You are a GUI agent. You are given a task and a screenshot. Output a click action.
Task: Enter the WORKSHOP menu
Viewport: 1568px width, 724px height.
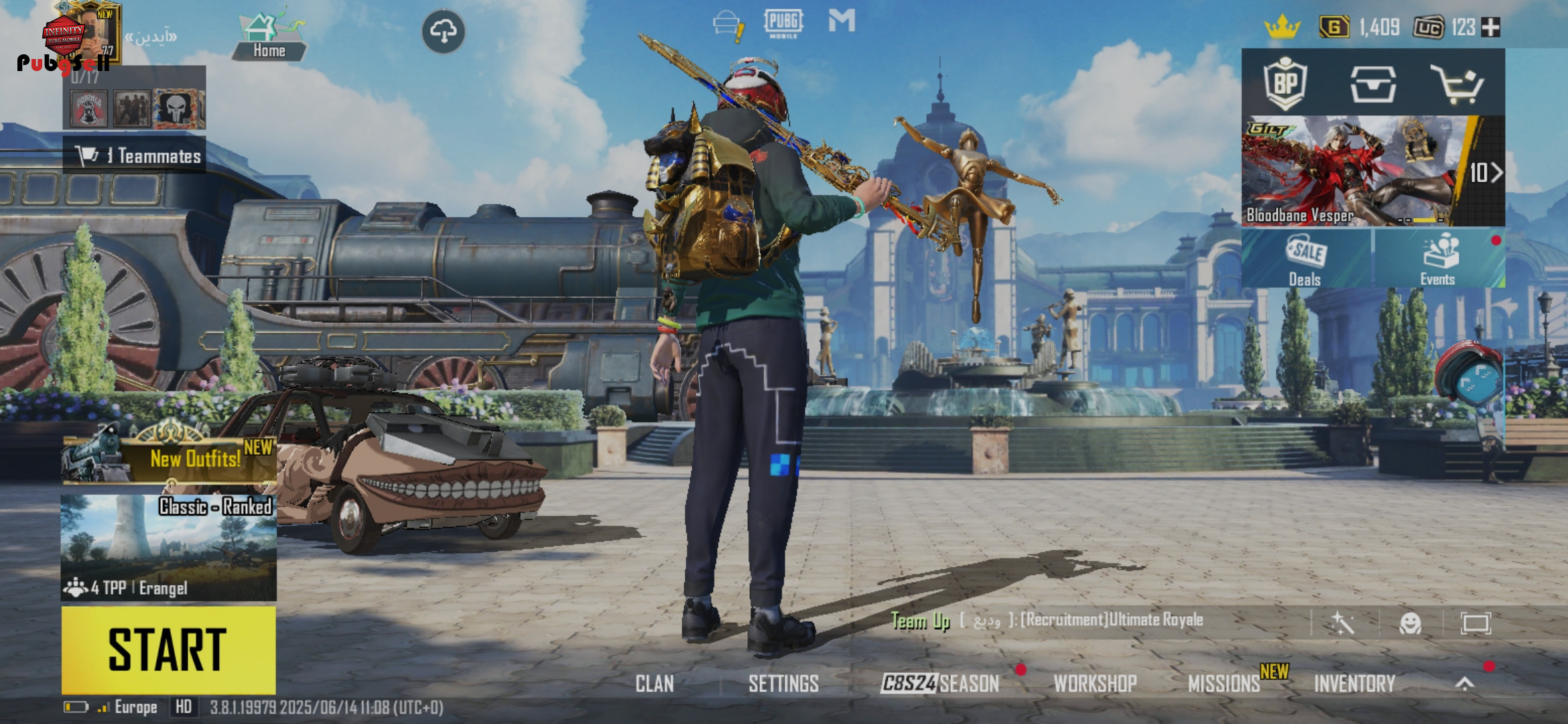[x=1095, y=684]
